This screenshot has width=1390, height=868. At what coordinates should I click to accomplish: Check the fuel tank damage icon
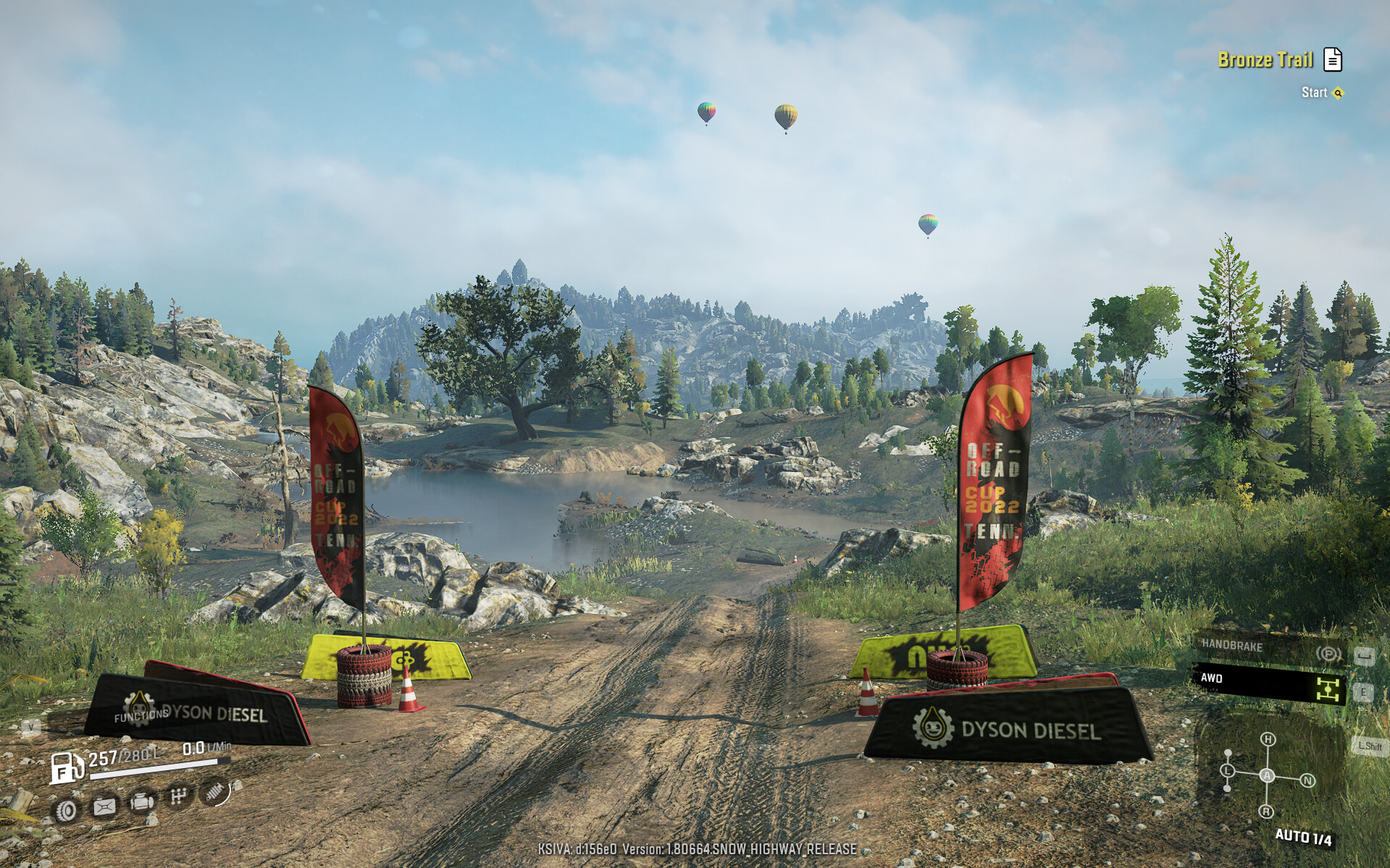coord(104,806)
